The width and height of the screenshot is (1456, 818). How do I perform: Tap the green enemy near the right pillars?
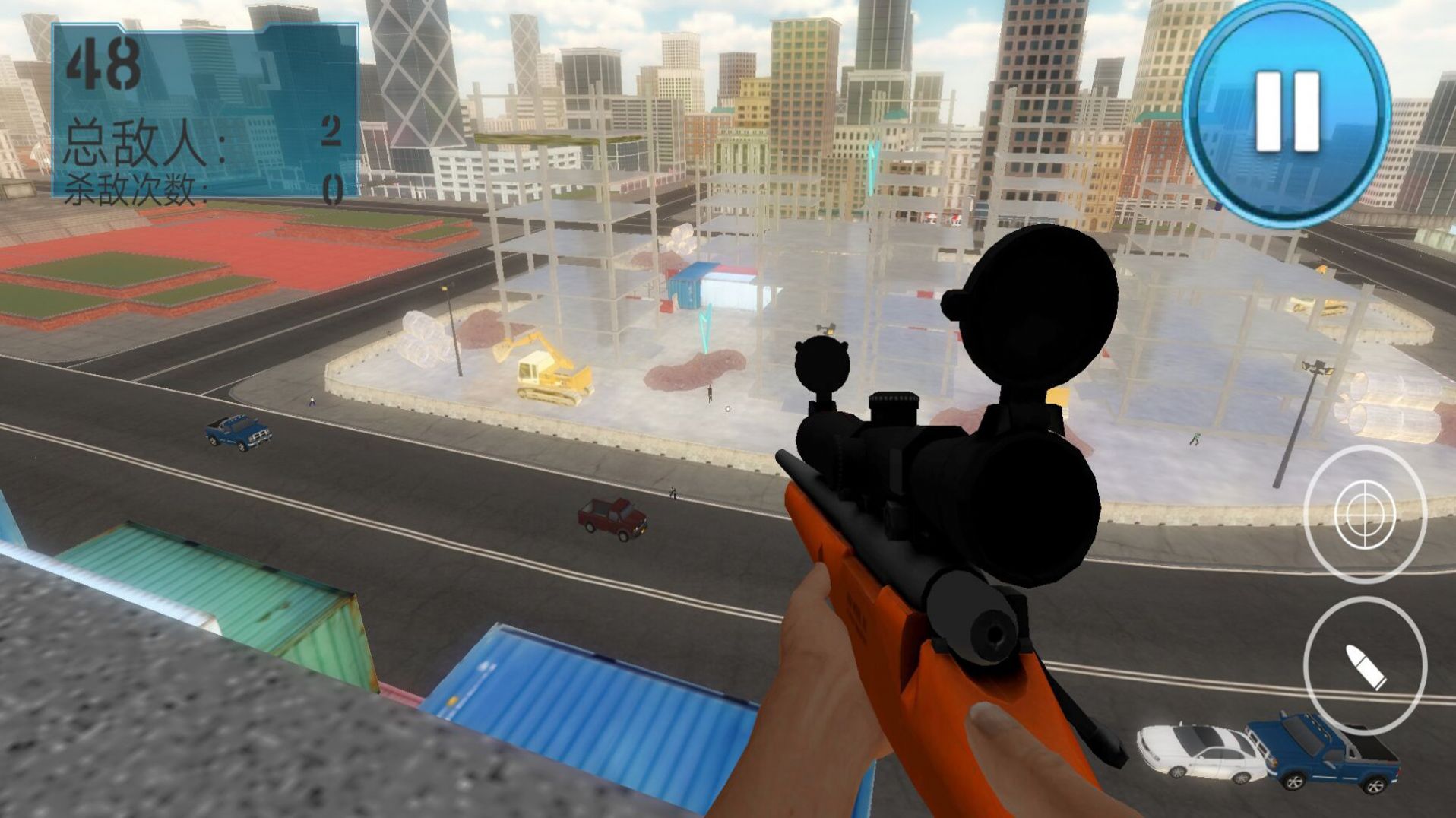(1195, 439)
